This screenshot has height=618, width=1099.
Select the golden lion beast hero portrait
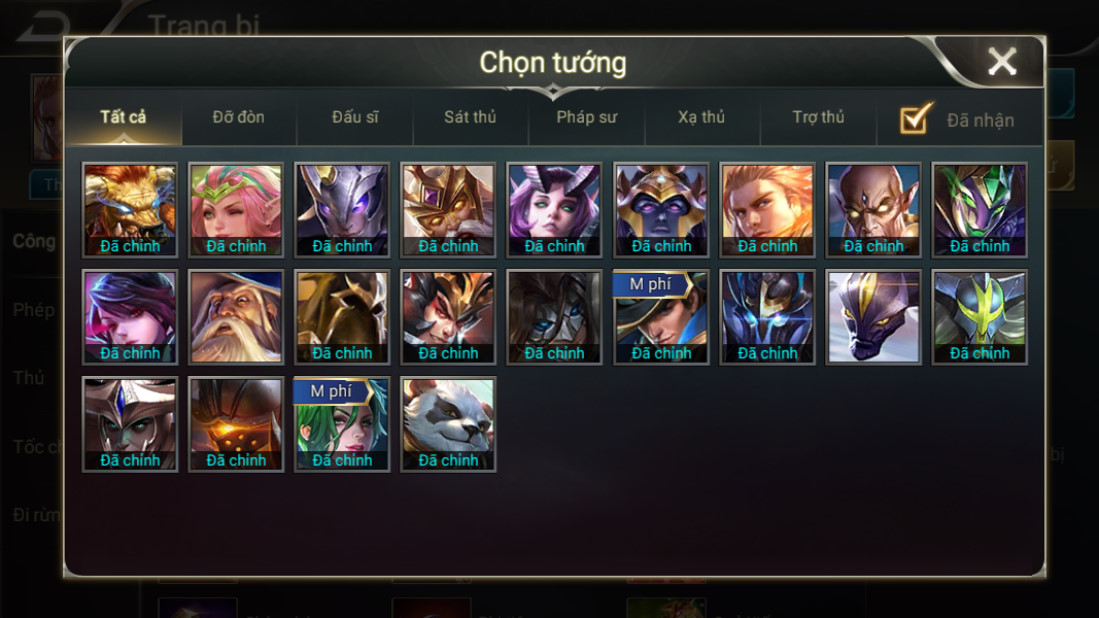pyautogui.click(x=130, y=210)
